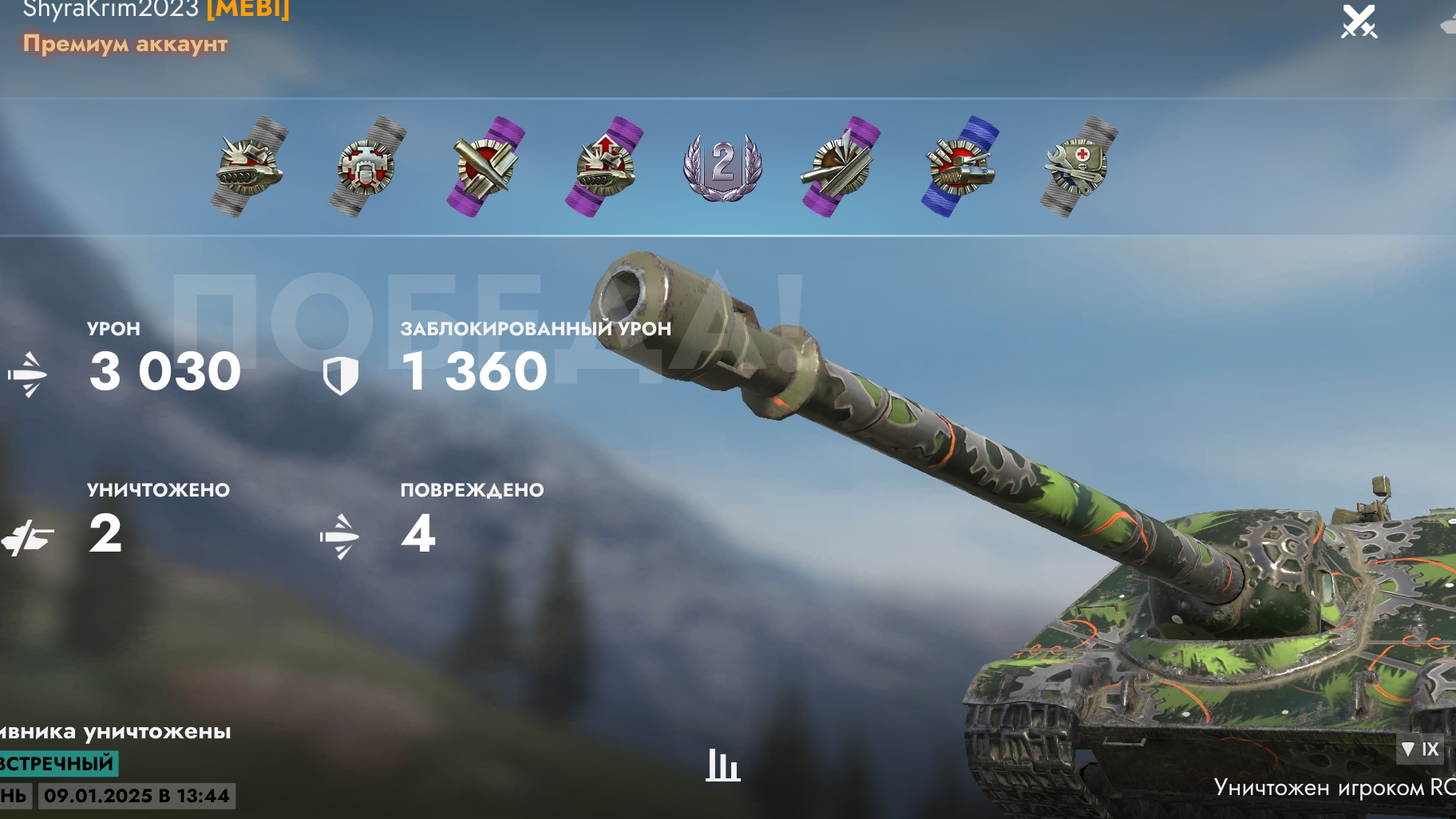This screenshot has height=819, width=1456.
Task: Open the ShyraKrim2023 player profile name
Action: point(110,10)
